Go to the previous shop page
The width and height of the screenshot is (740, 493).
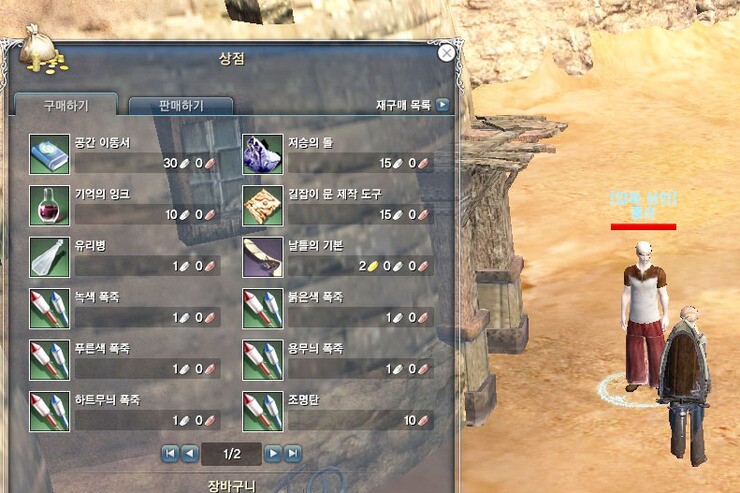pos(189,454)
